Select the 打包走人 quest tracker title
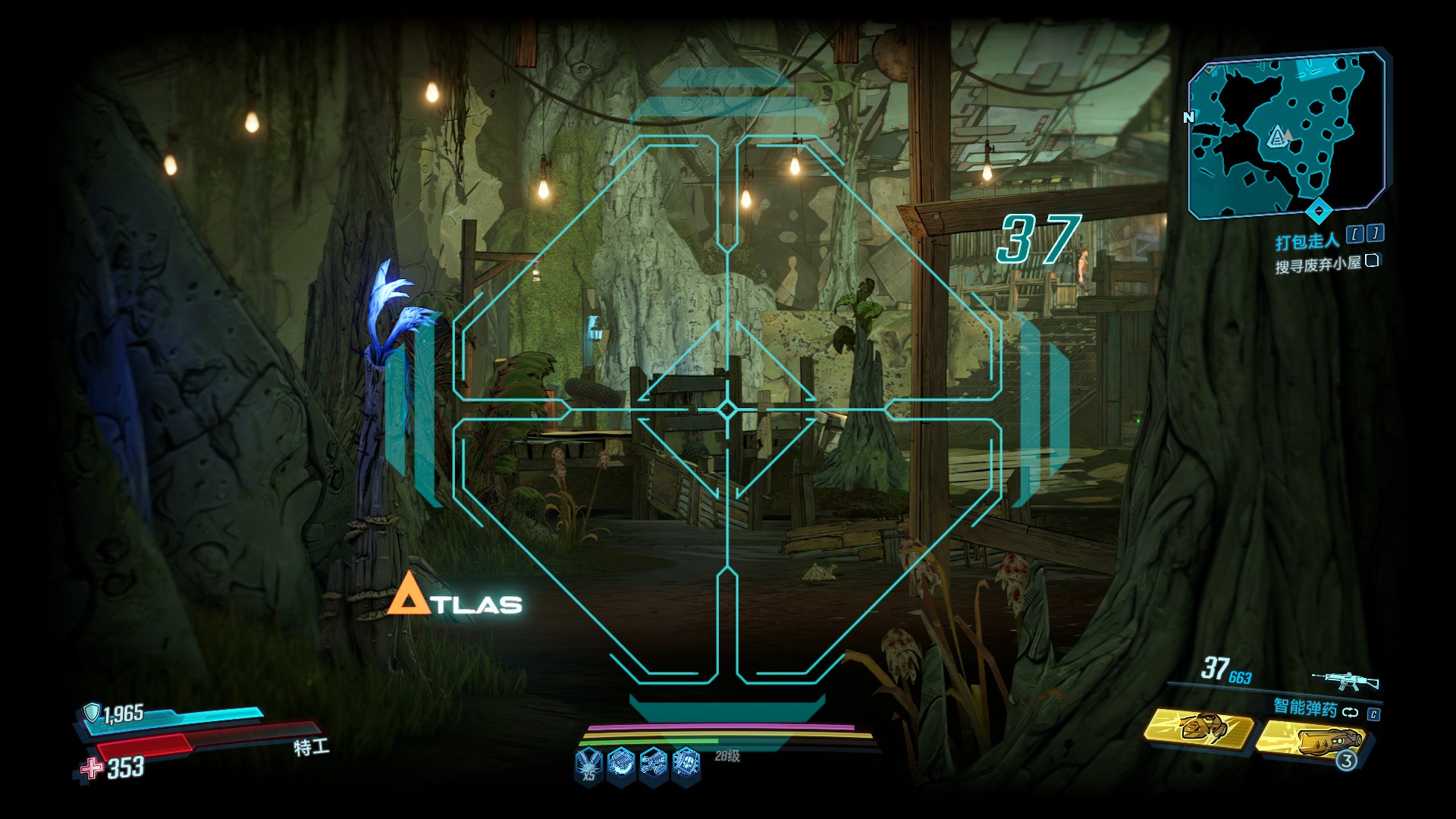Viewport: 1456px width, 819px height. (1307, 242)
